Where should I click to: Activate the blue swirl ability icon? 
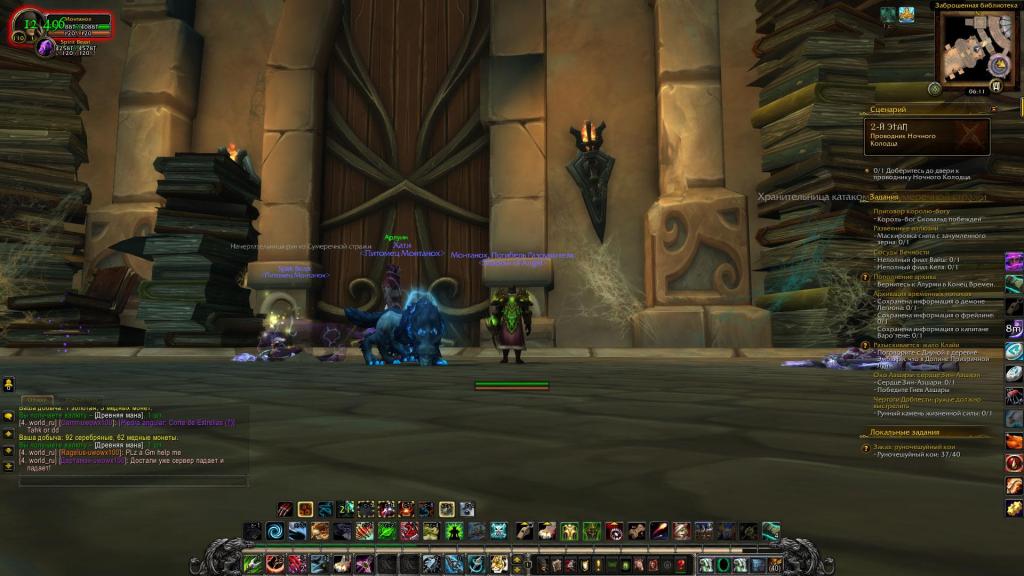[275, 531]
